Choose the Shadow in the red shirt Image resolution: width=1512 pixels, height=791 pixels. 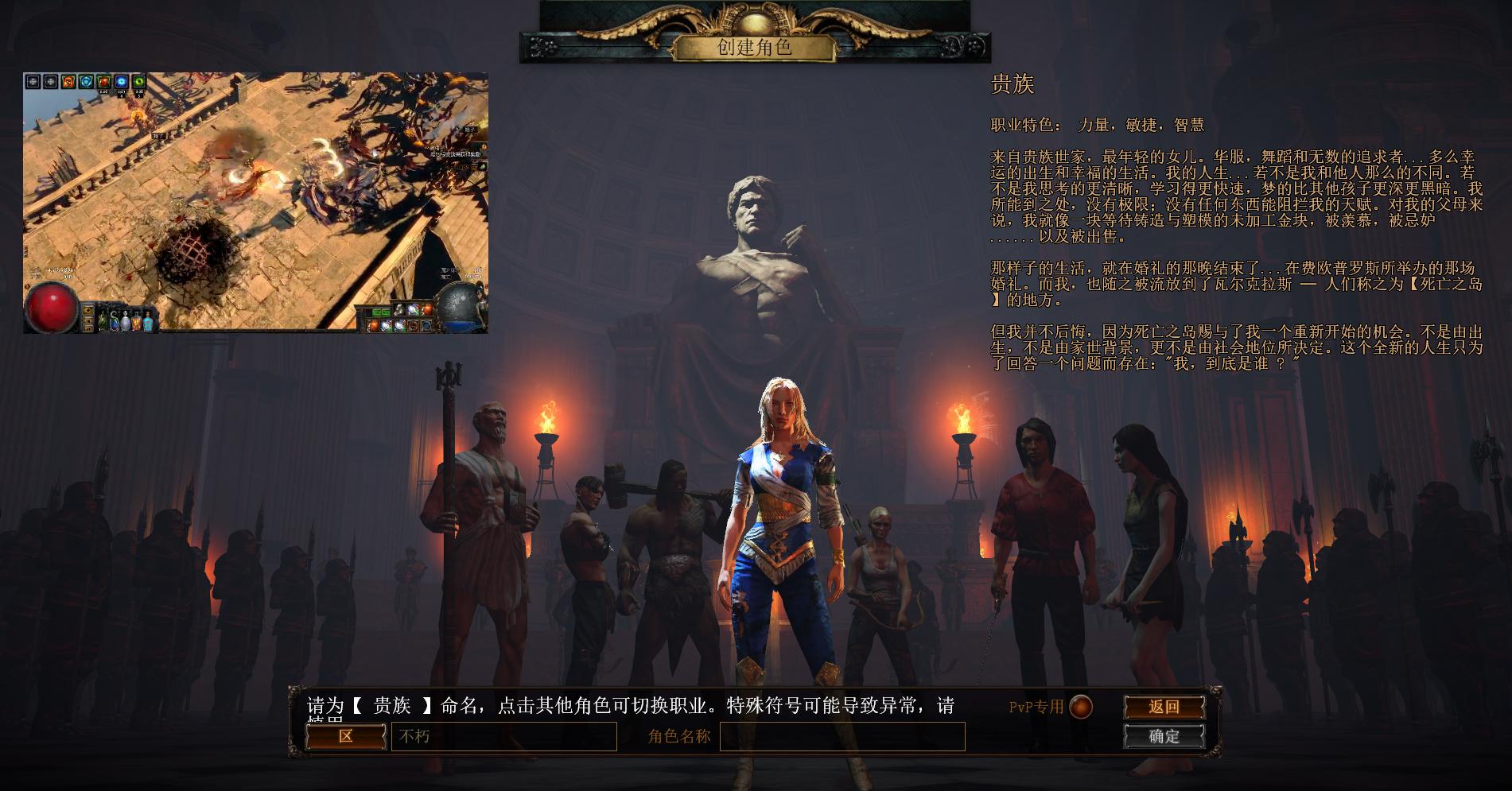1042,541
